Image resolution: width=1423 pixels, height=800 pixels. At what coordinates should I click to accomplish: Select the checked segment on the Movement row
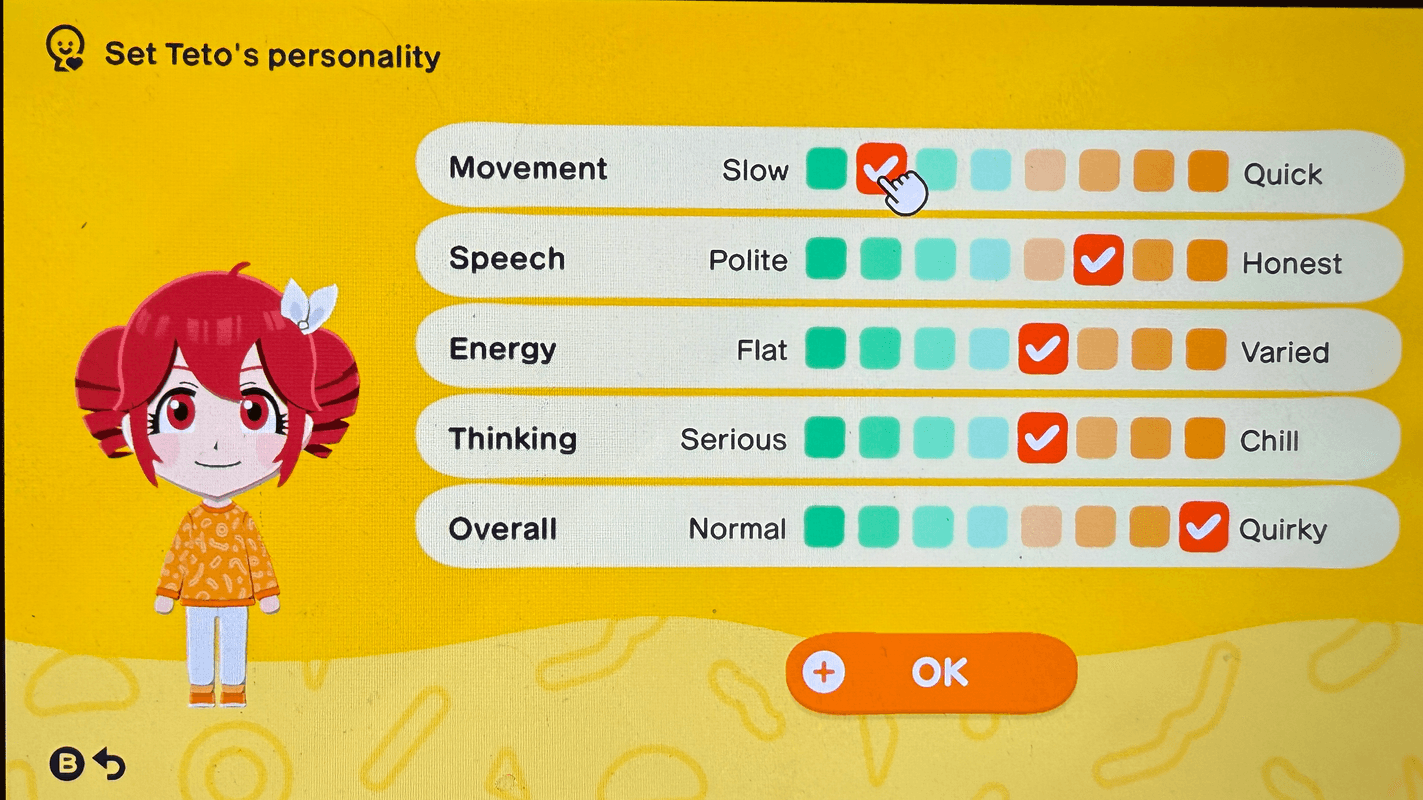881,170
